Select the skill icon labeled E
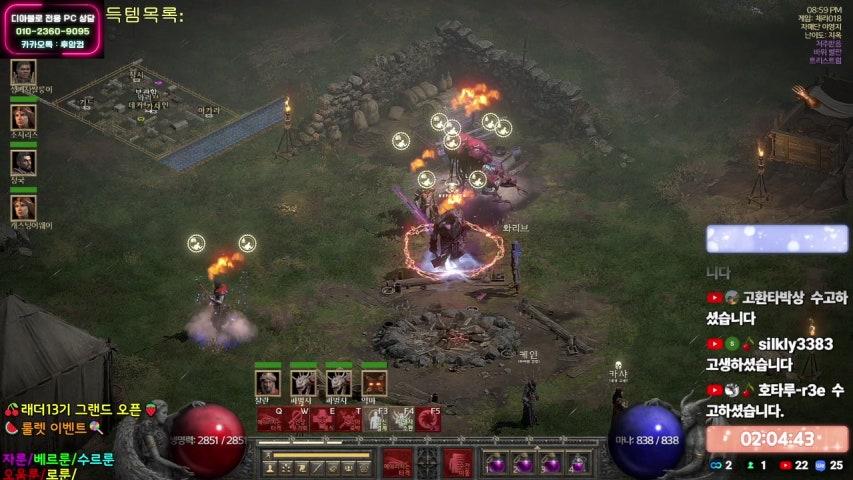The image size is (853, 480). pyautogui.click(x=322, y=419)
